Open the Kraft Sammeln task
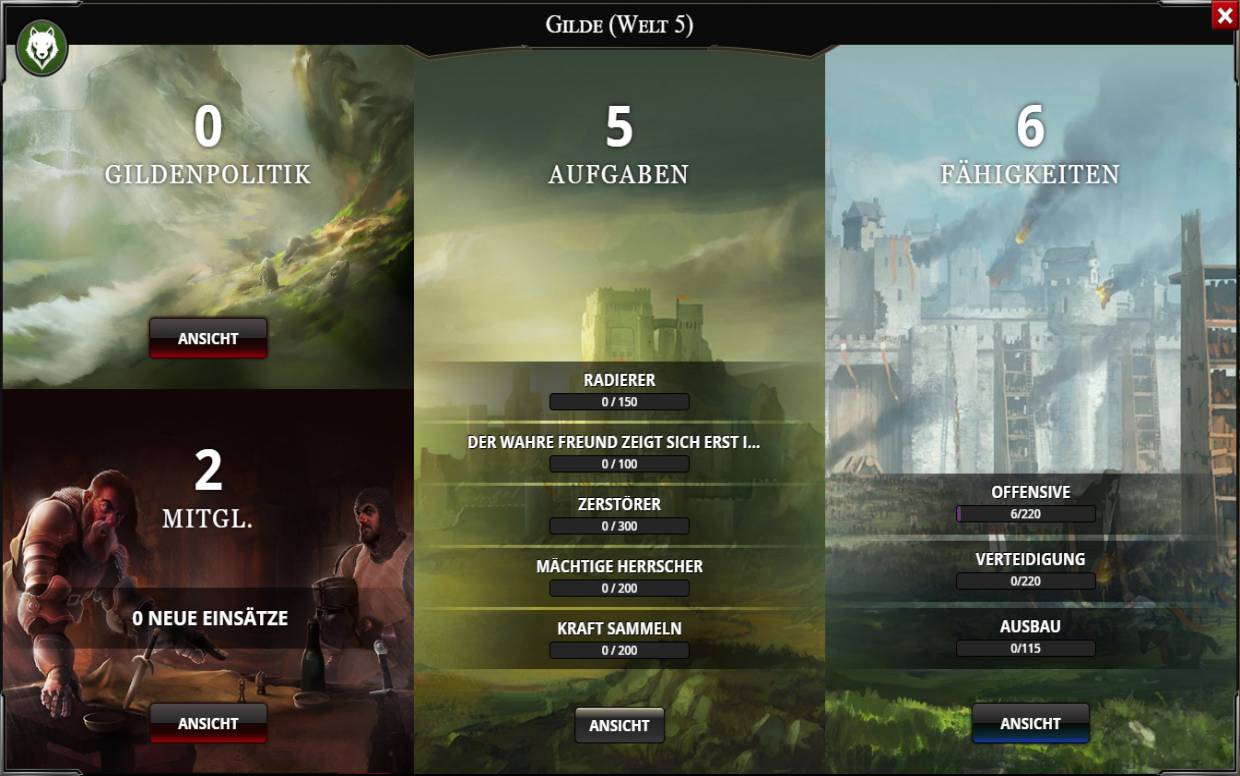 (x=619, y=639)
